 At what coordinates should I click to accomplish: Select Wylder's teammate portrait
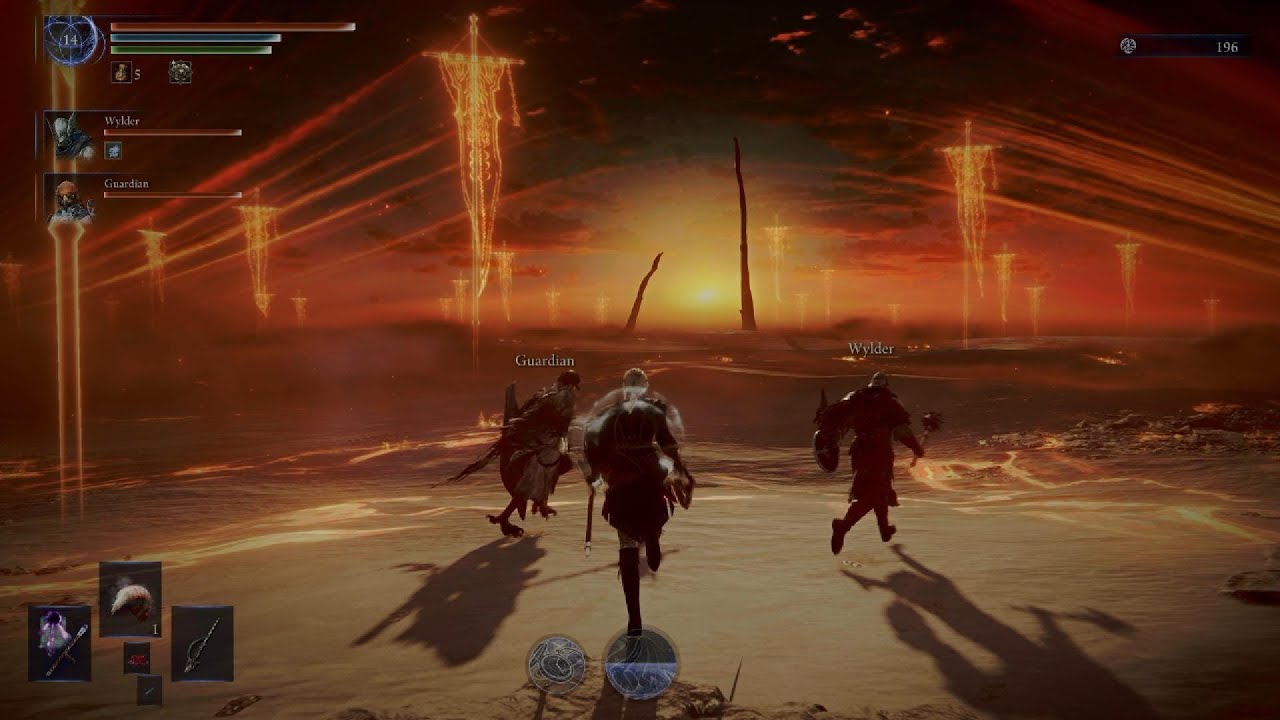[x=73, y=136]
